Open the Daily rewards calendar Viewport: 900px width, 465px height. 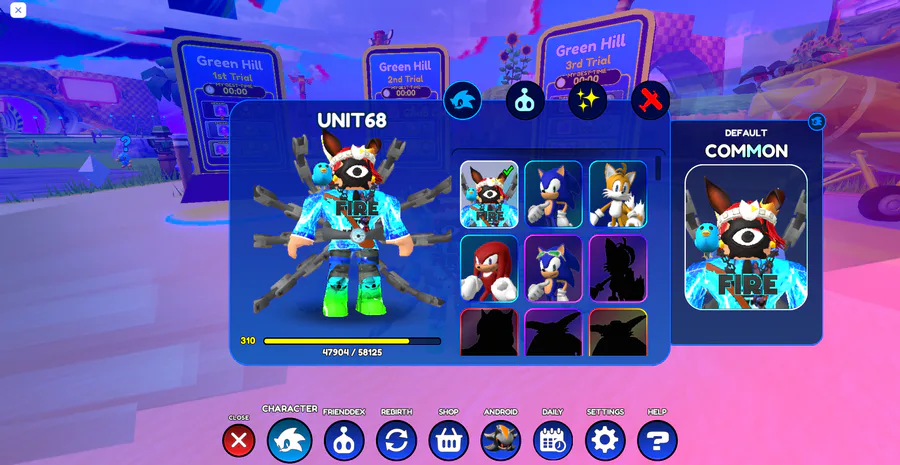(x=552, y=440)
